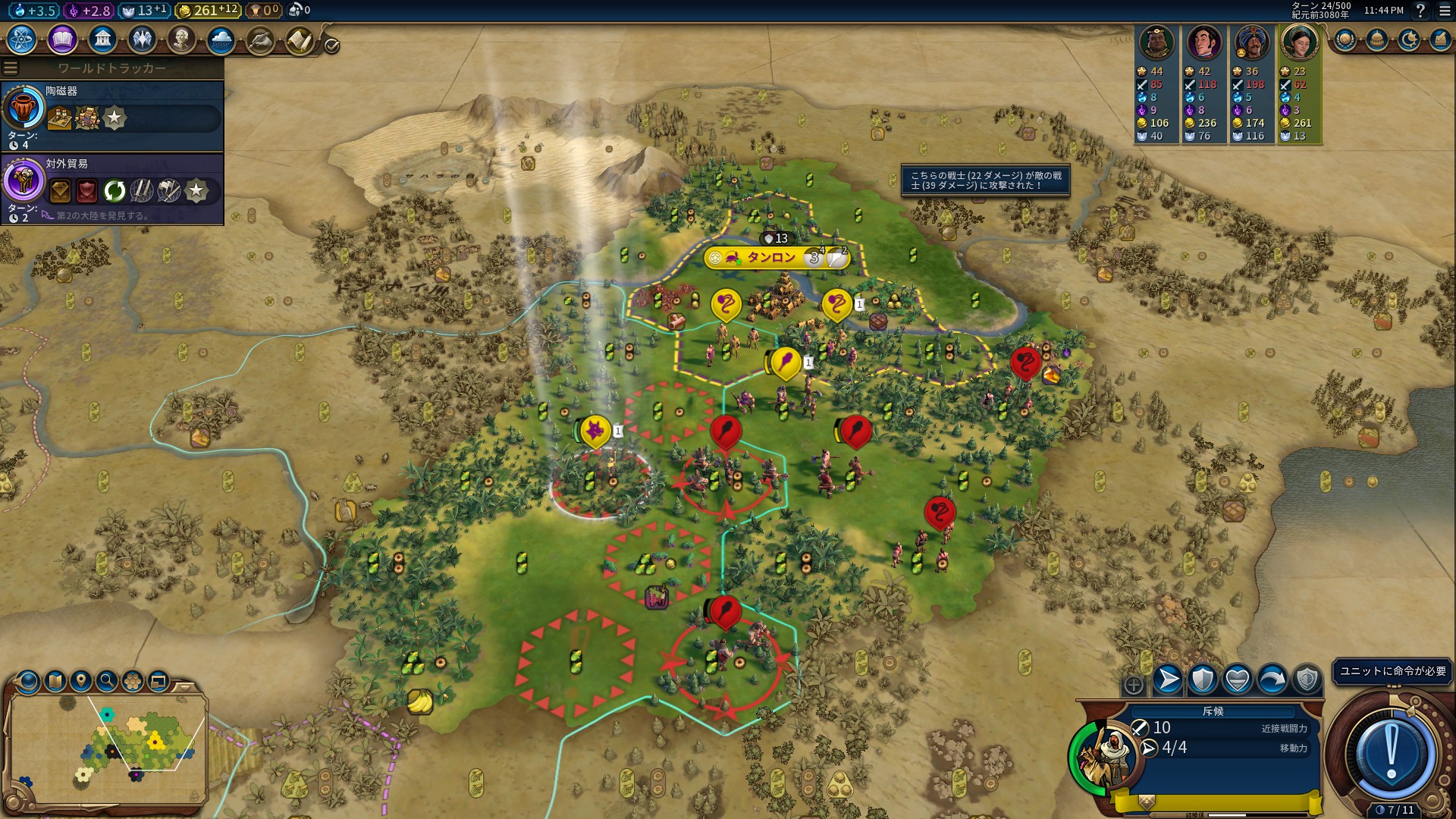Open the civics tree book icon
The height and width of the screenshot is (819, 1456).
click(62, 39)
